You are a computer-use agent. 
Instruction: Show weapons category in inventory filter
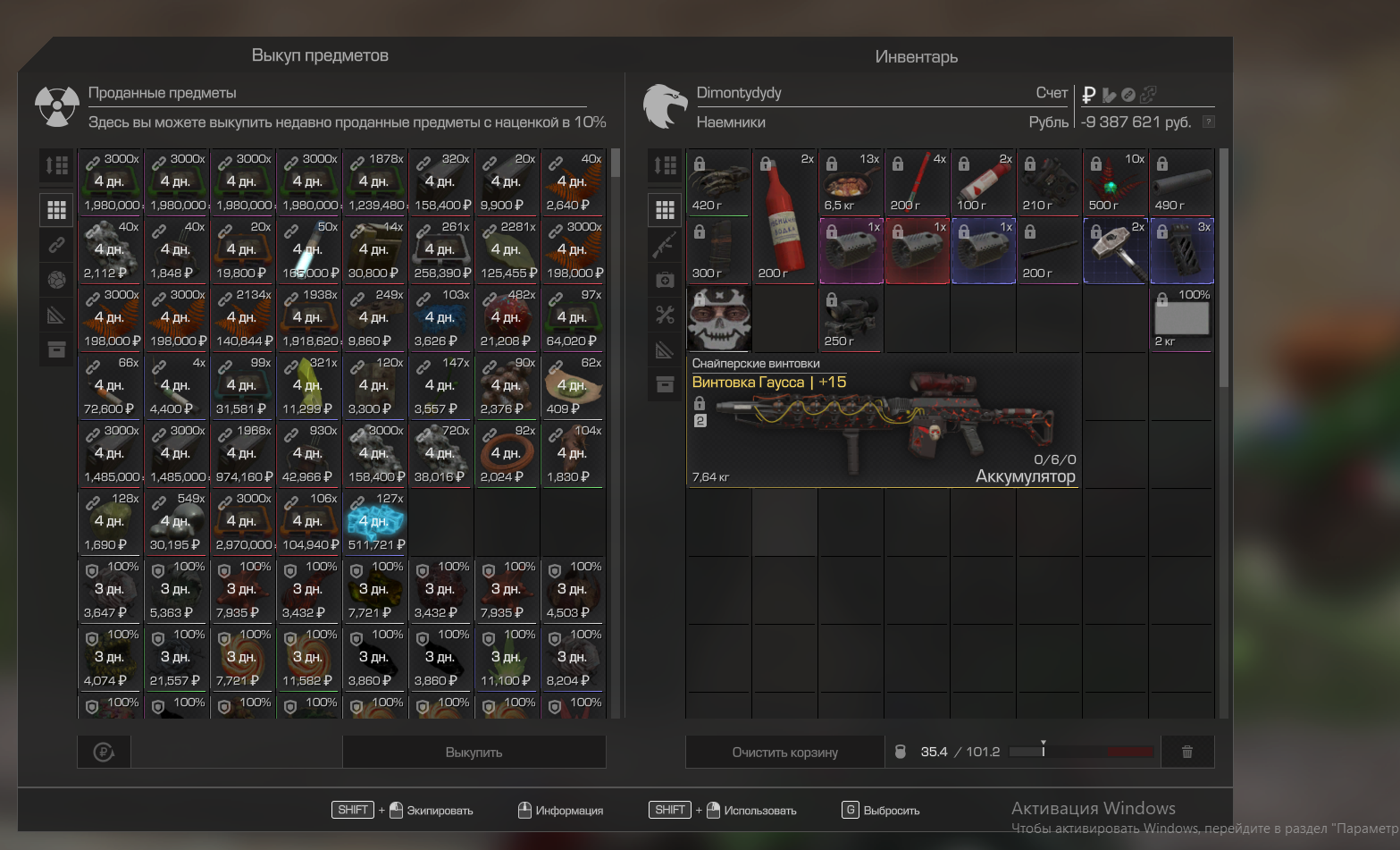(x=665, y=244)
